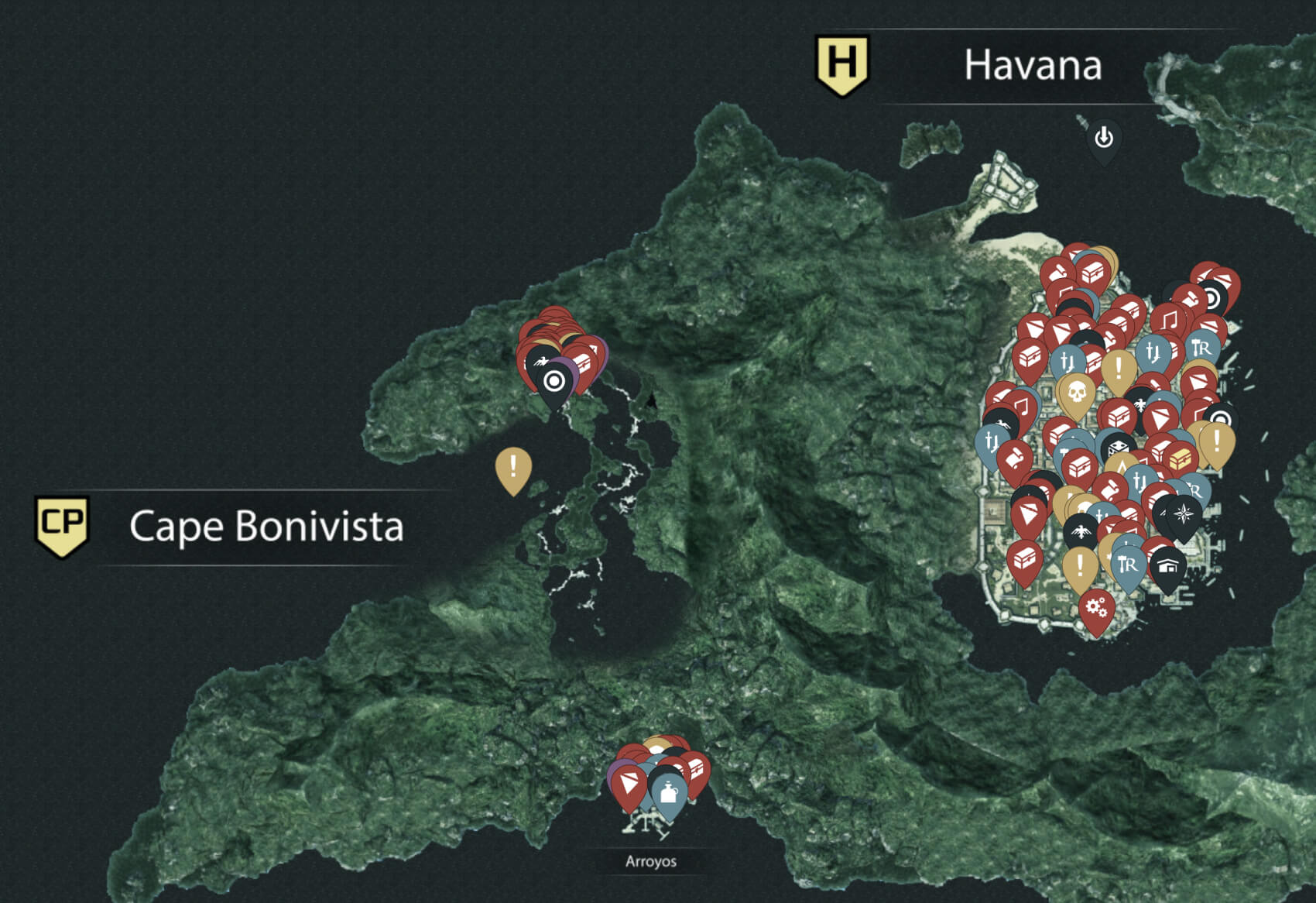Select the dice marker in central Havana
The height and width of the screenshot is (903, 1316).
[x=1119, y=446]
